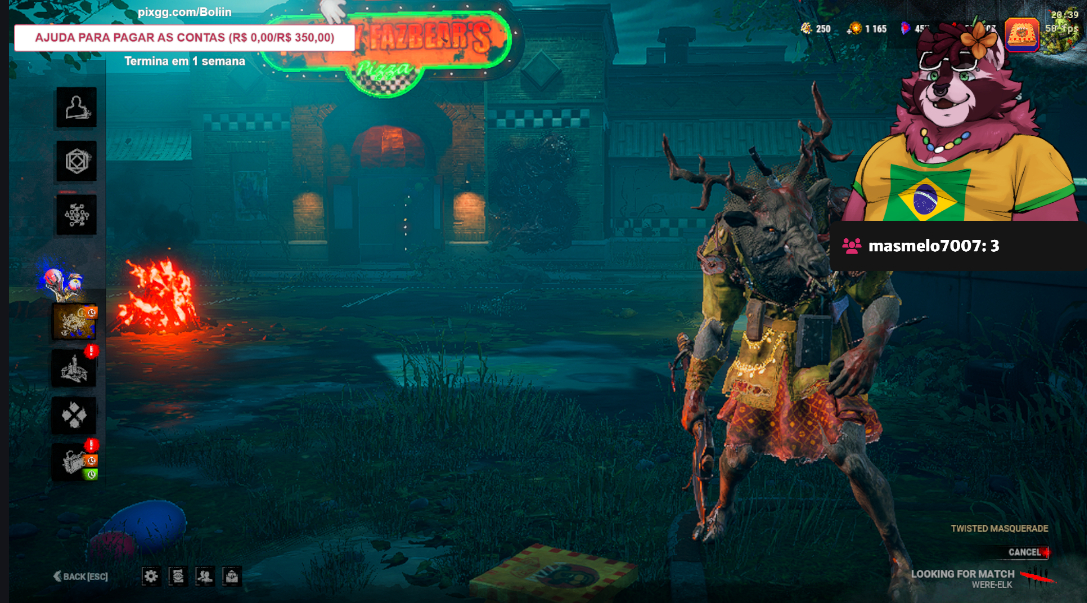
Task: Open the Twisted Masquerade event tome icon
Action: point(73,322)
